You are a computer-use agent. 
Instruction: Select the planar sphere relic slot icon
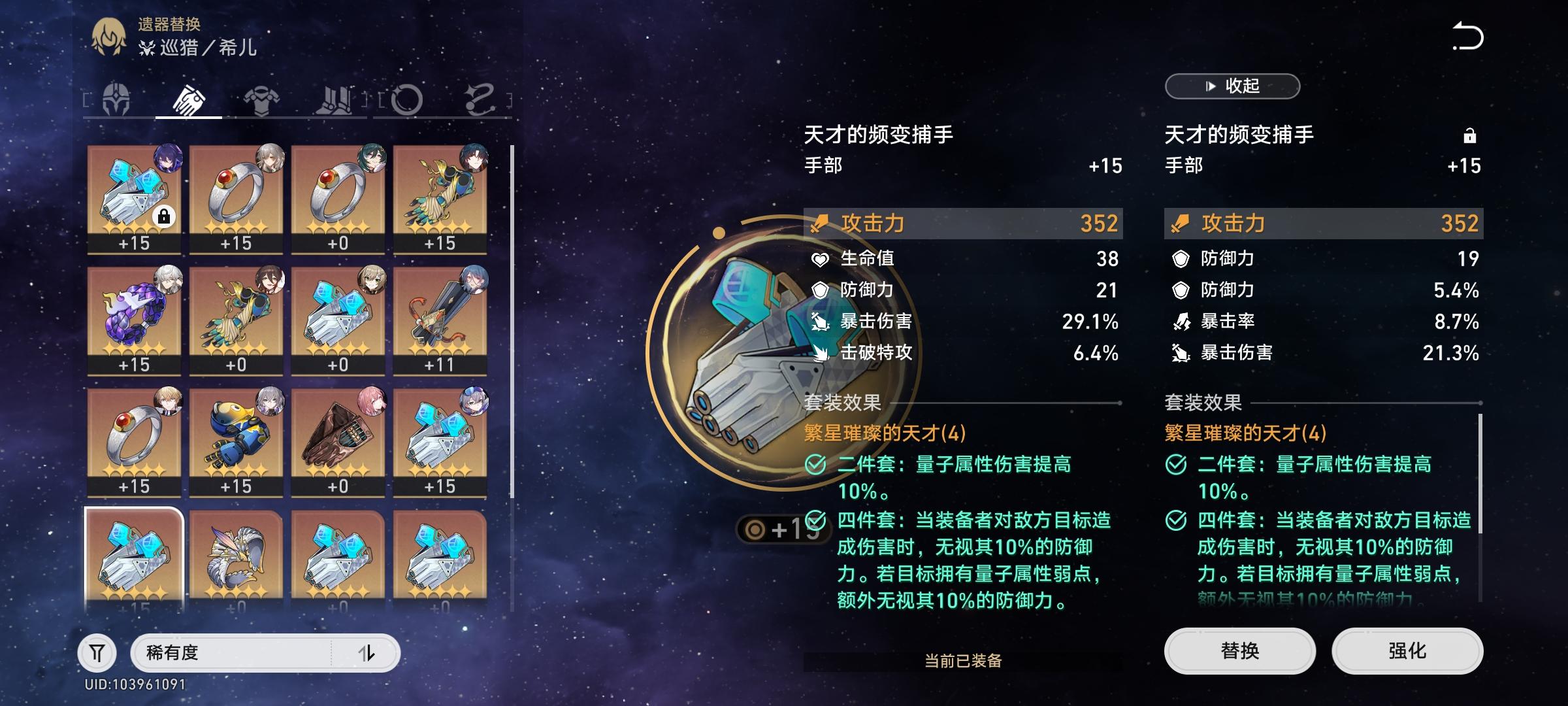[406, 98]
